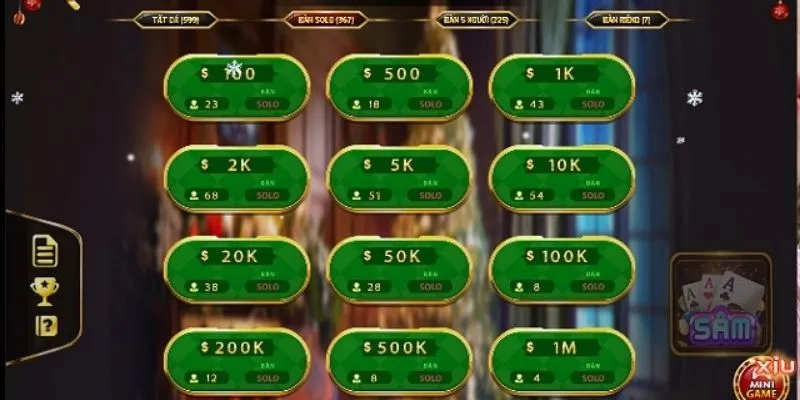
Task: Join the $5K solo table
Action: (400, 178)
